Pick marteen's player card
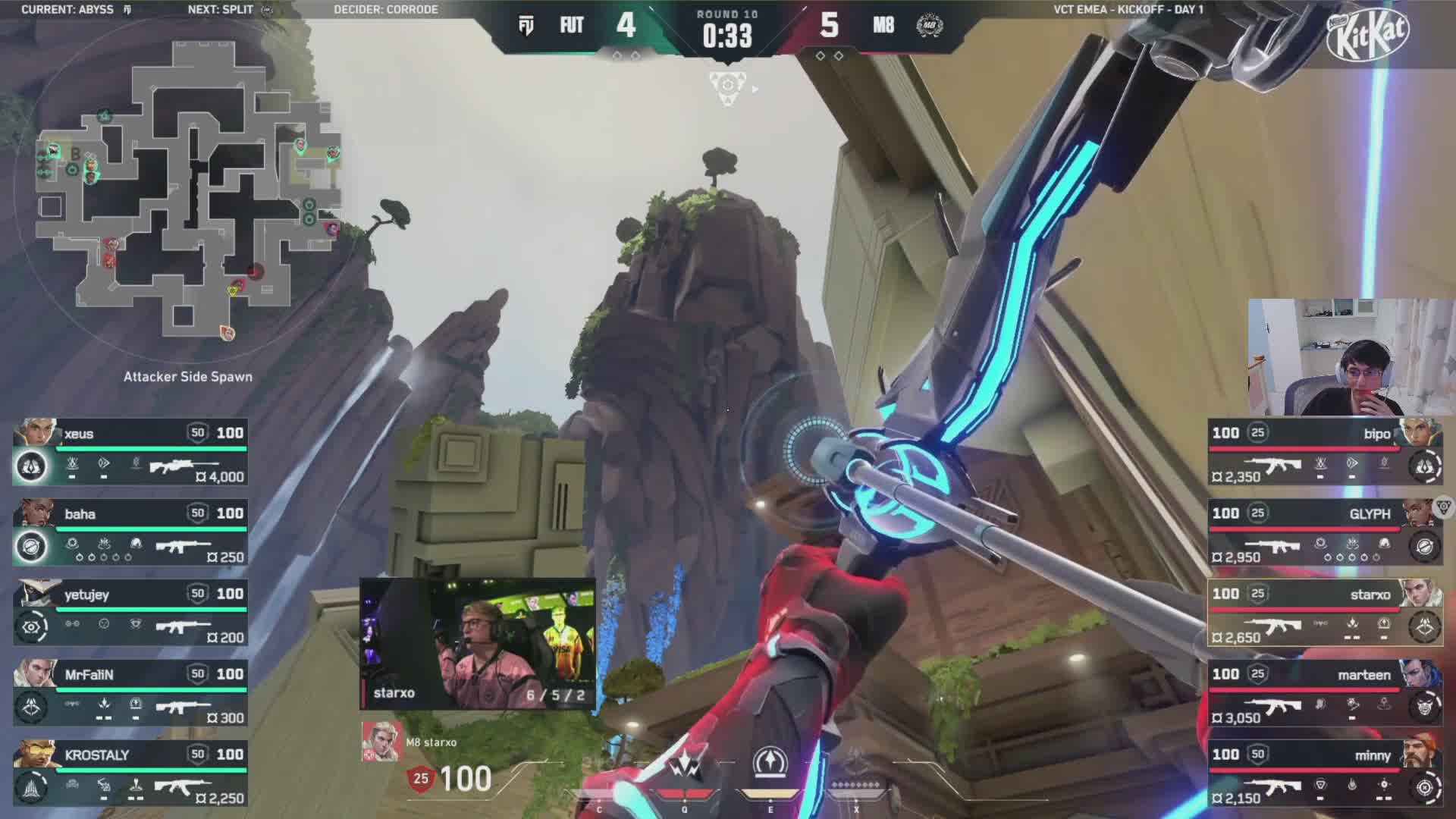The image size is (1456, 819). (1325, 693)
